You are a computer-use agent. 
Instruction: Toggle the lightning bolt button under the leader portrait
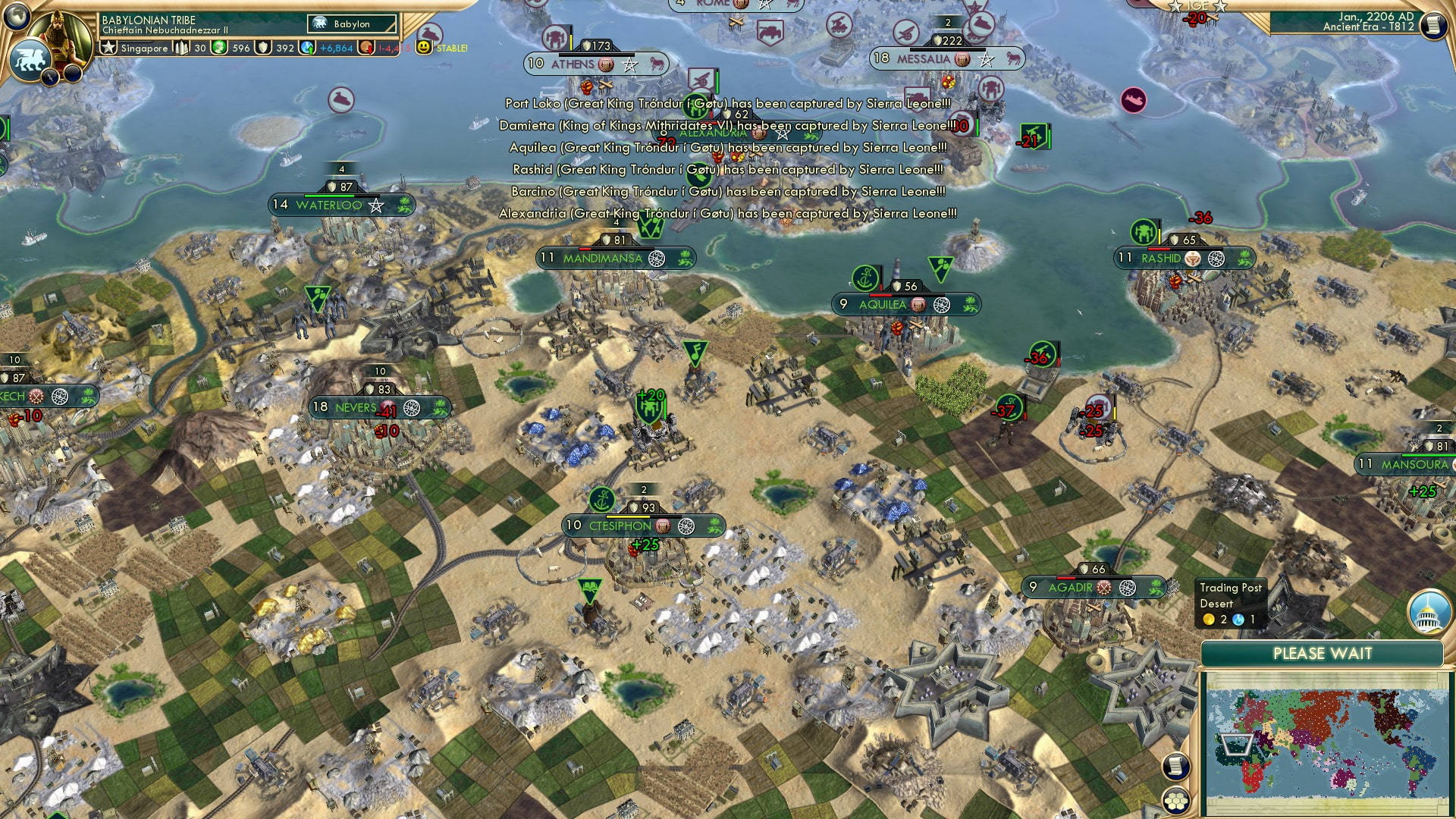52,77
